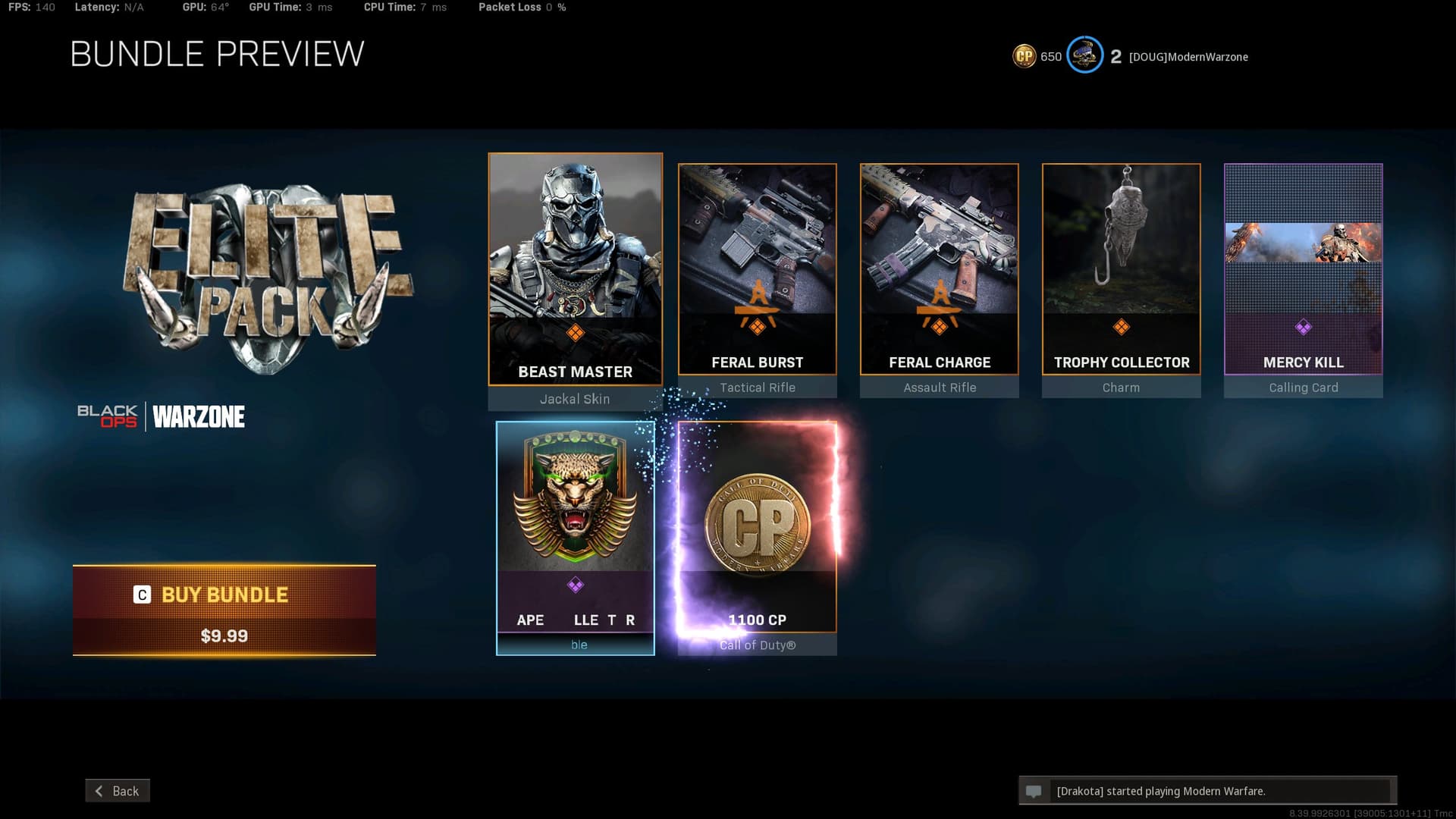The height and width of the screenshot is (819, 1456).
Task: Open the player profile emblem
Action: click(1084, 55)
